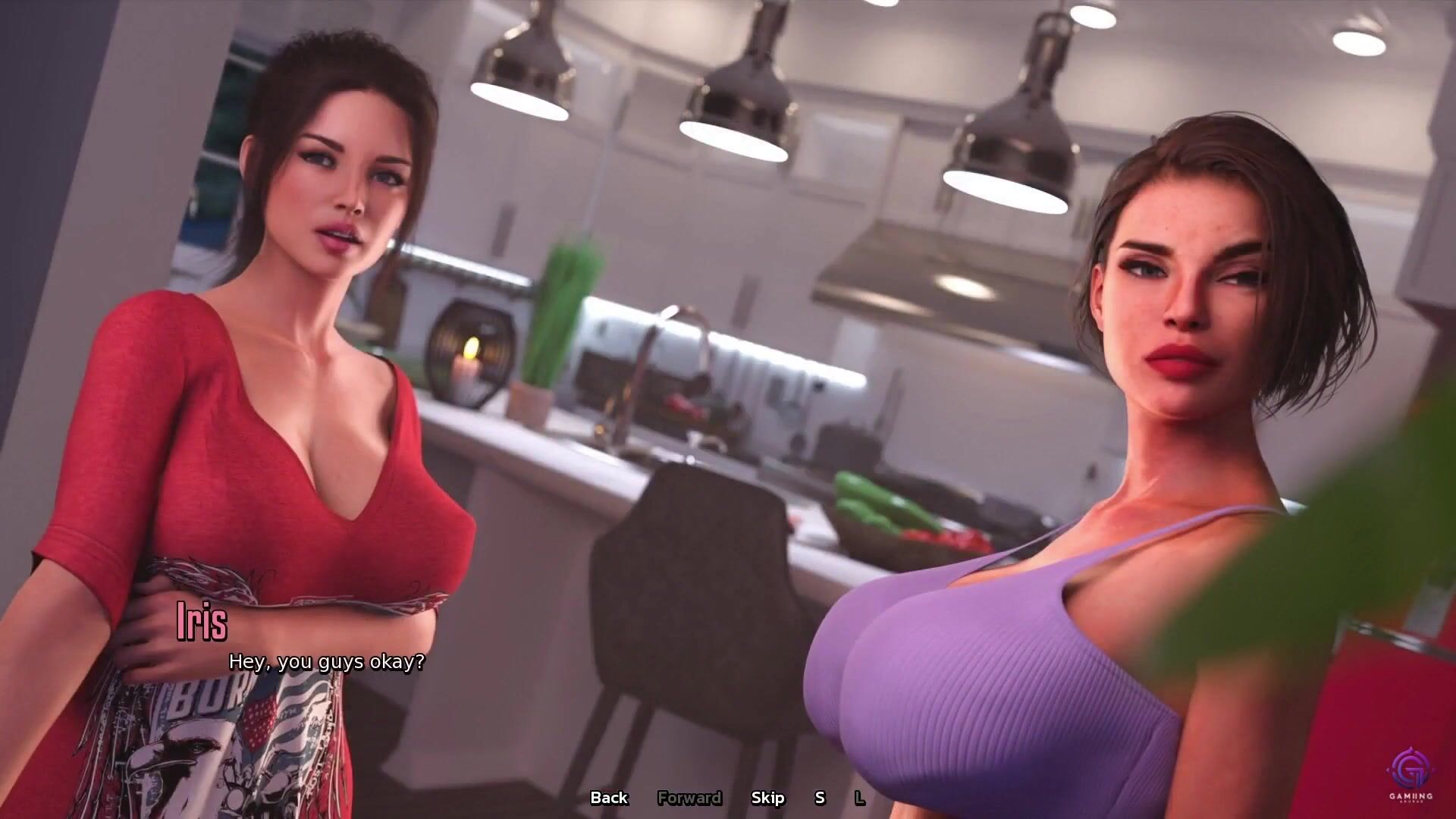
Task: Advance with the Forward button
Action: 689,798
